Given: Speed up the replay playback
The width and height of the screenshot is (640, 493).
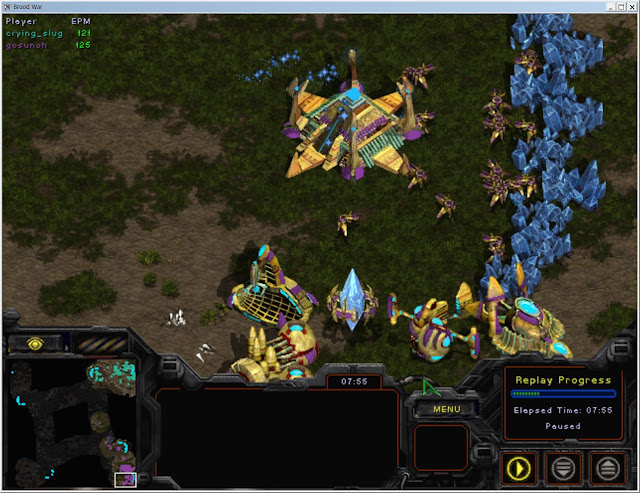Looking at the screenshot, I should coord(609,466).
